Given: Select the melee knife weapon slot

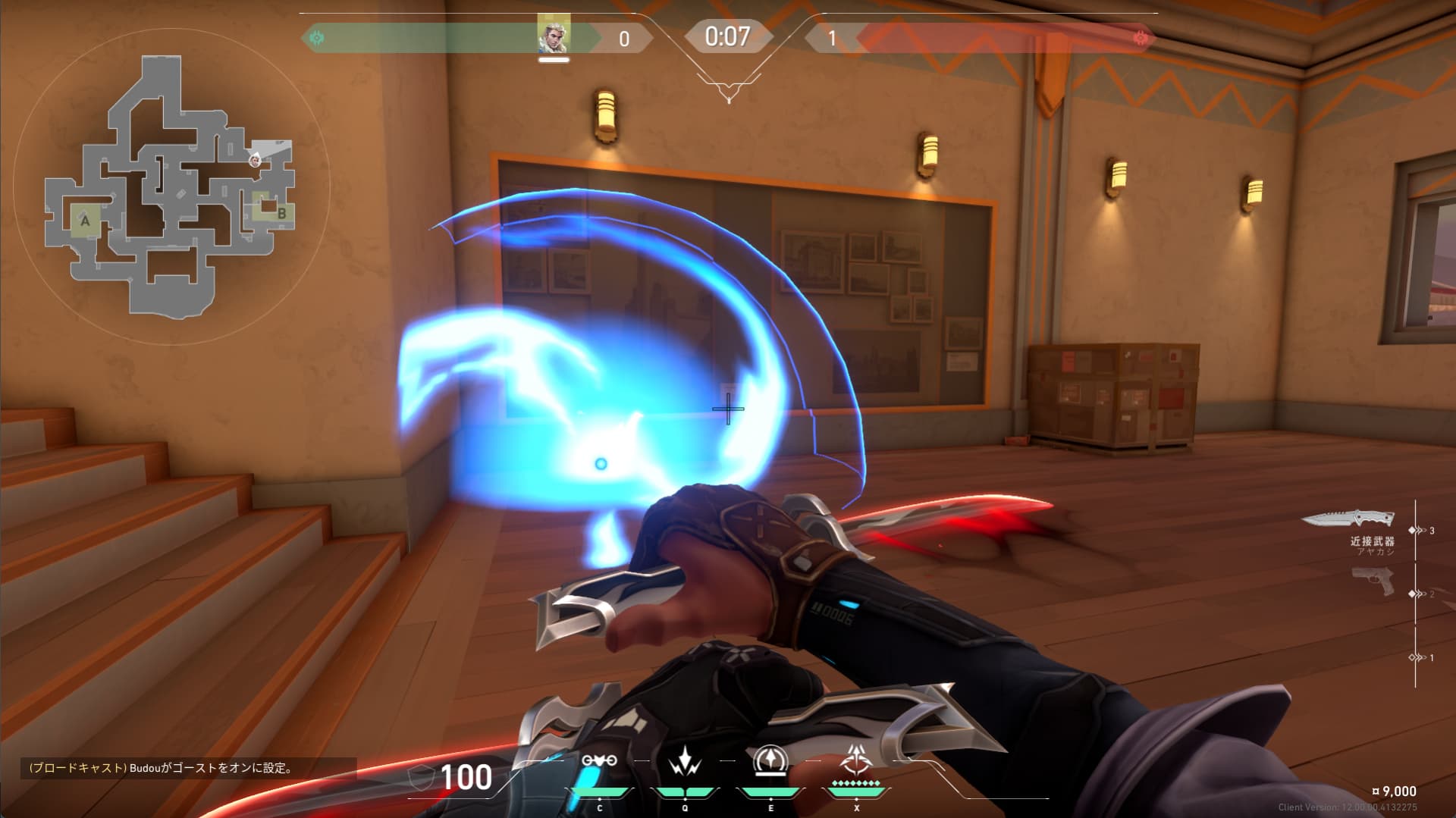Looking at the screenshot, I should [1348, 519].
